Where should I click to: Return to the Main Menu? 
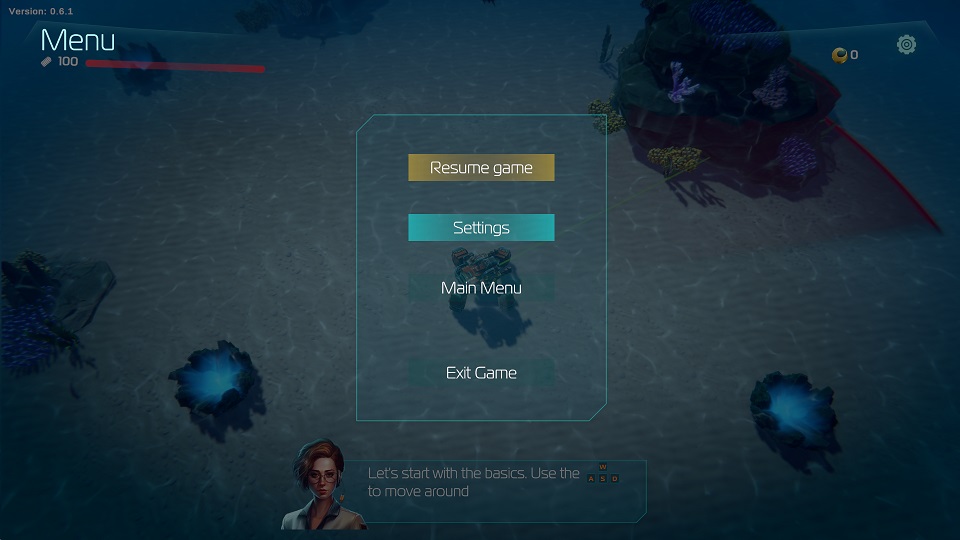click(481, 288)
